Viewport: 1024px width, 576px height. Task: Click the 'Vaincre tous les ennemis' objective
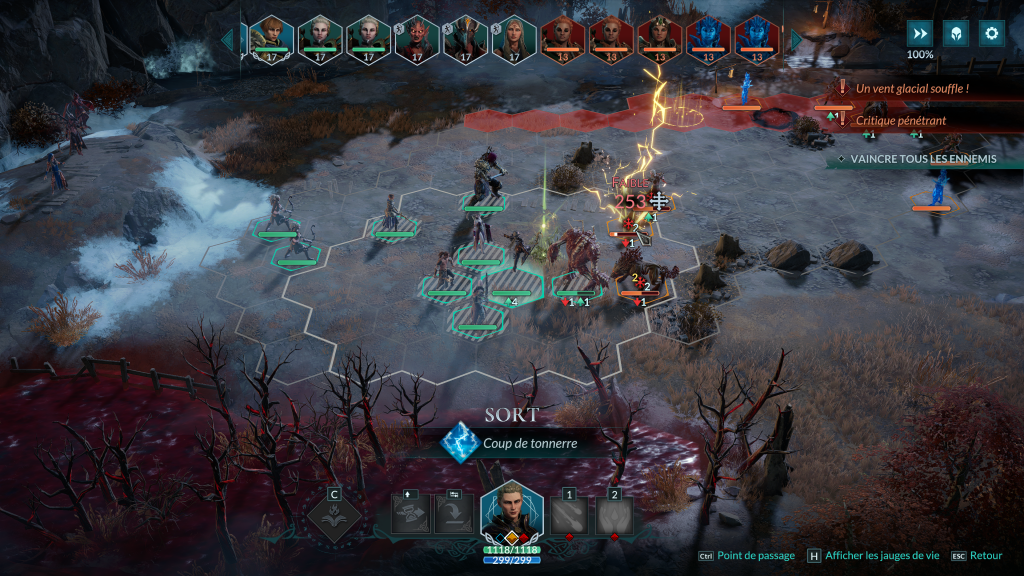click(x=920, y=159)
